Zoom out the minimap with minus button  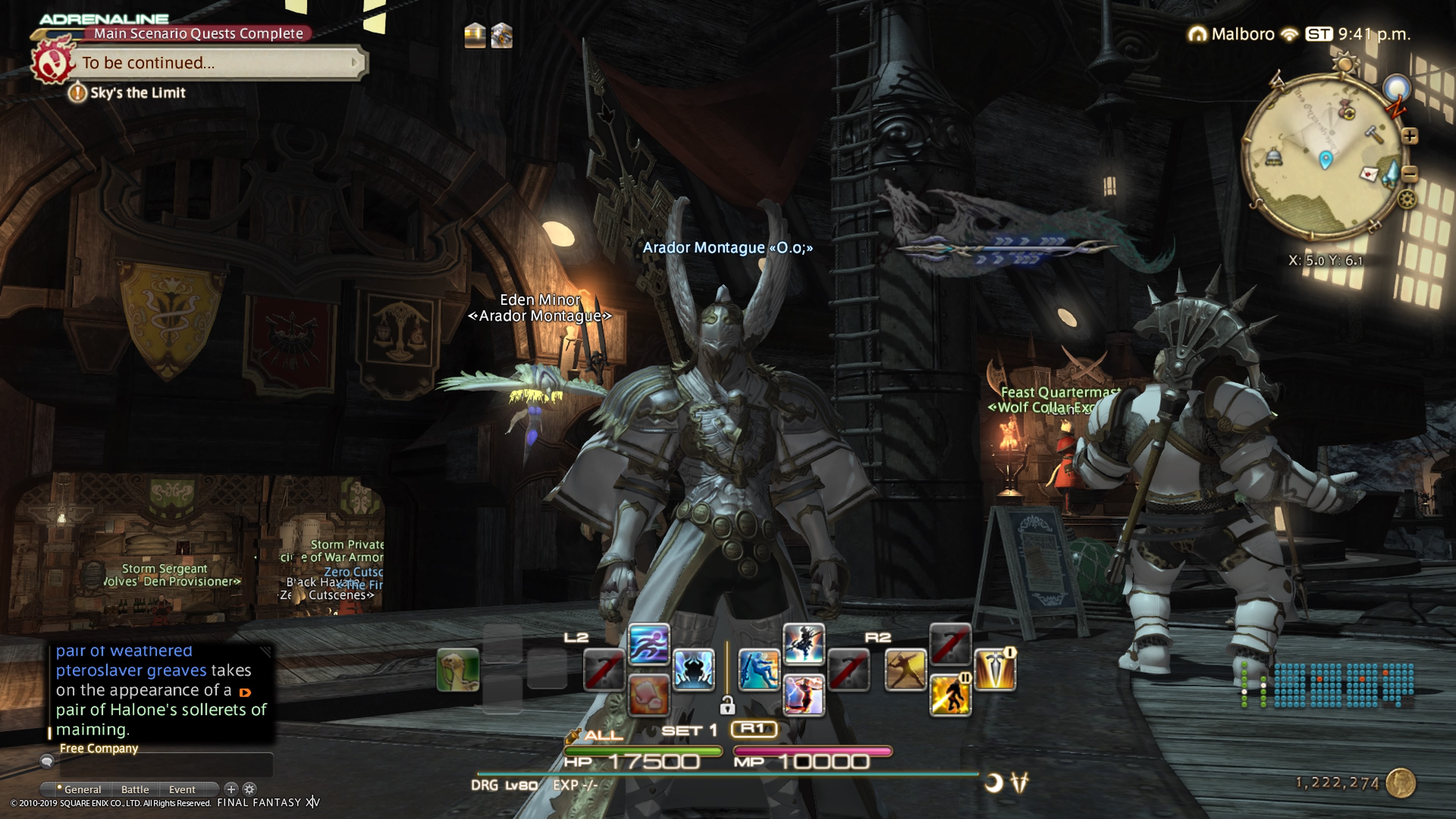point(1410,174)
